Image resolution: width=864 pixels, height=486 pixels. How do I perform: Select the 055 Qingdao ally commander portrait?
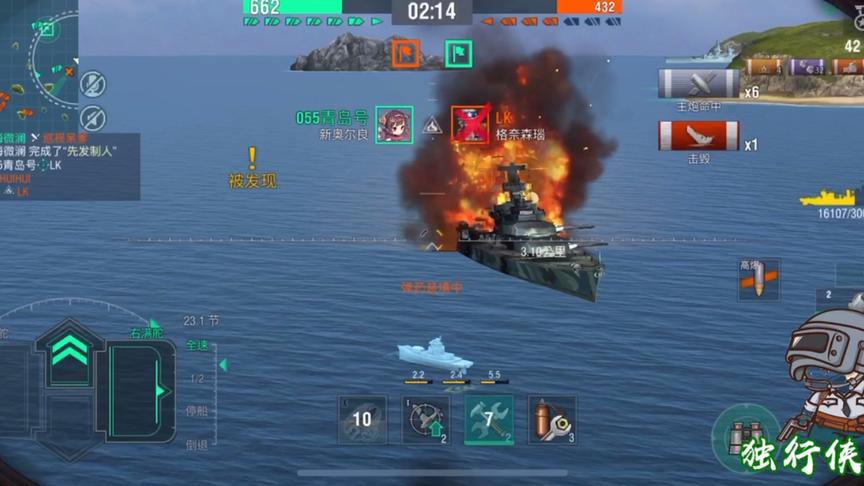tap(394, 125)
